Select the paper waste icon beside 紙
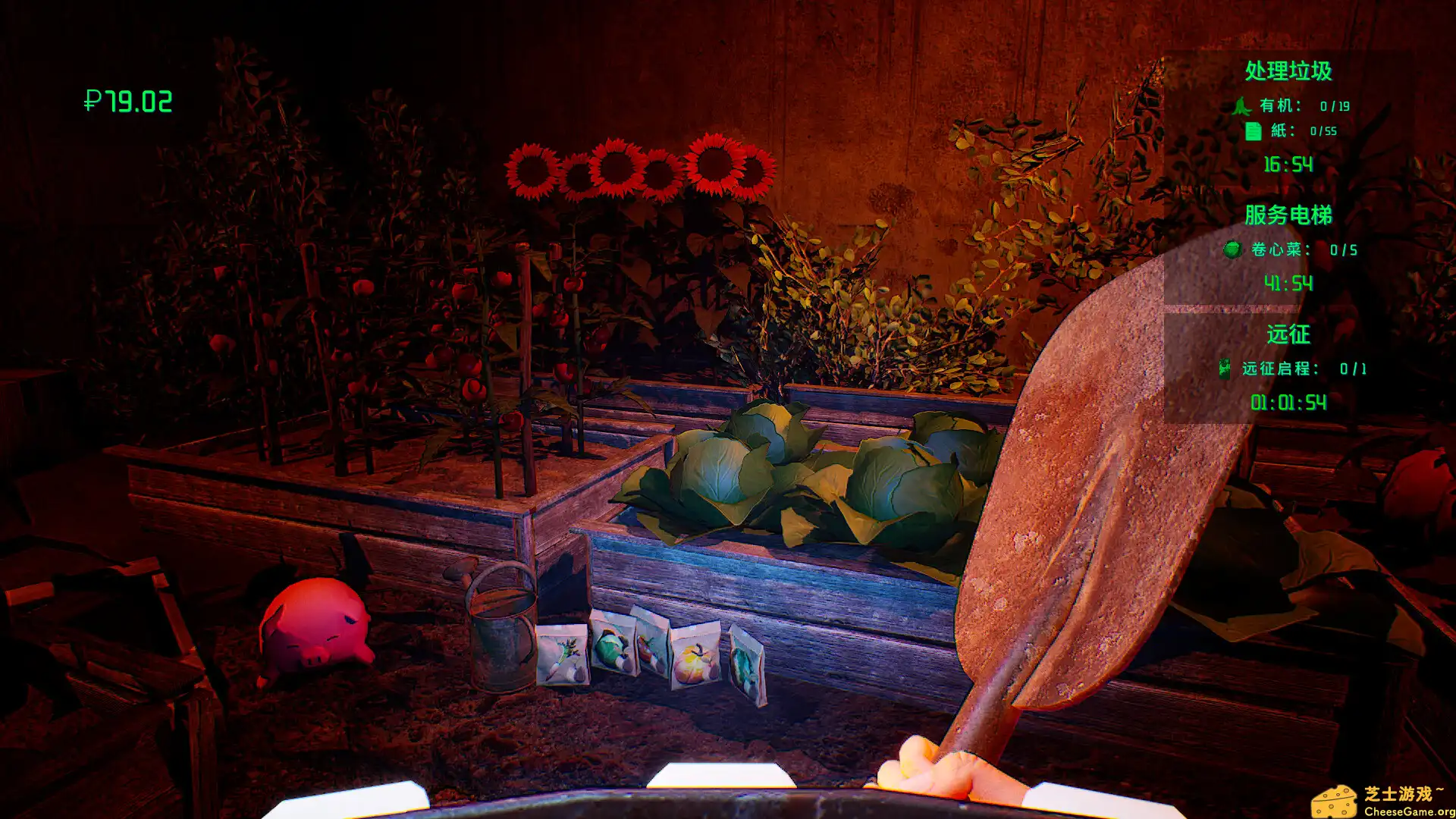The height and width of the screenshot is (819, 1456). pos(1254,130)
